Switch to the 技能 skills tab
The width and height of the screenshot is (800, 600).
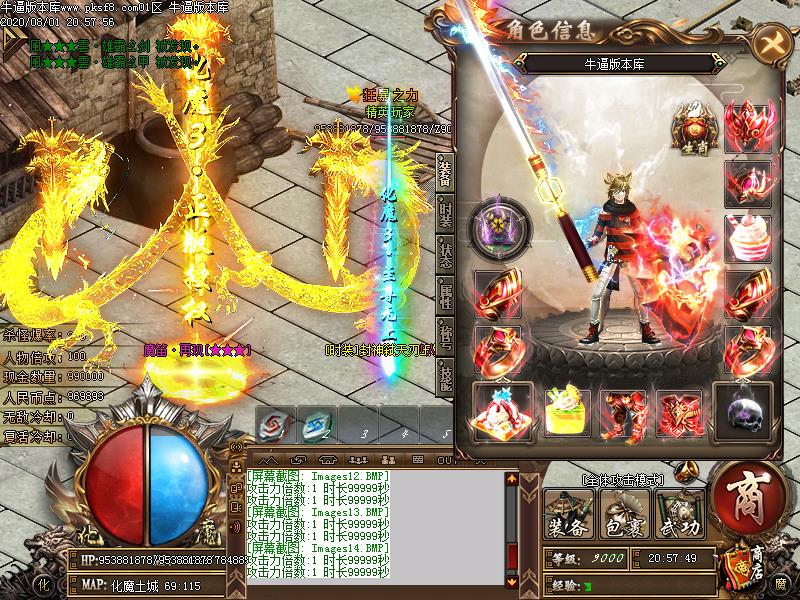(x=444, y=377)
